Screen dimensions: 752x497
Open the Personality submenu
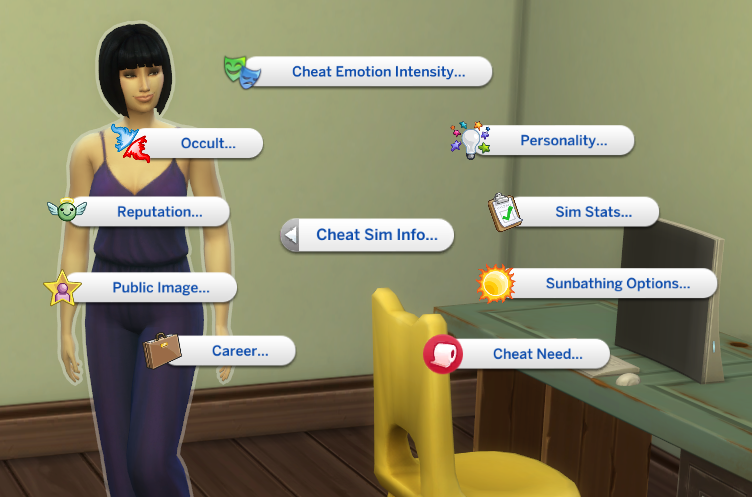click(x=563, y=141)
